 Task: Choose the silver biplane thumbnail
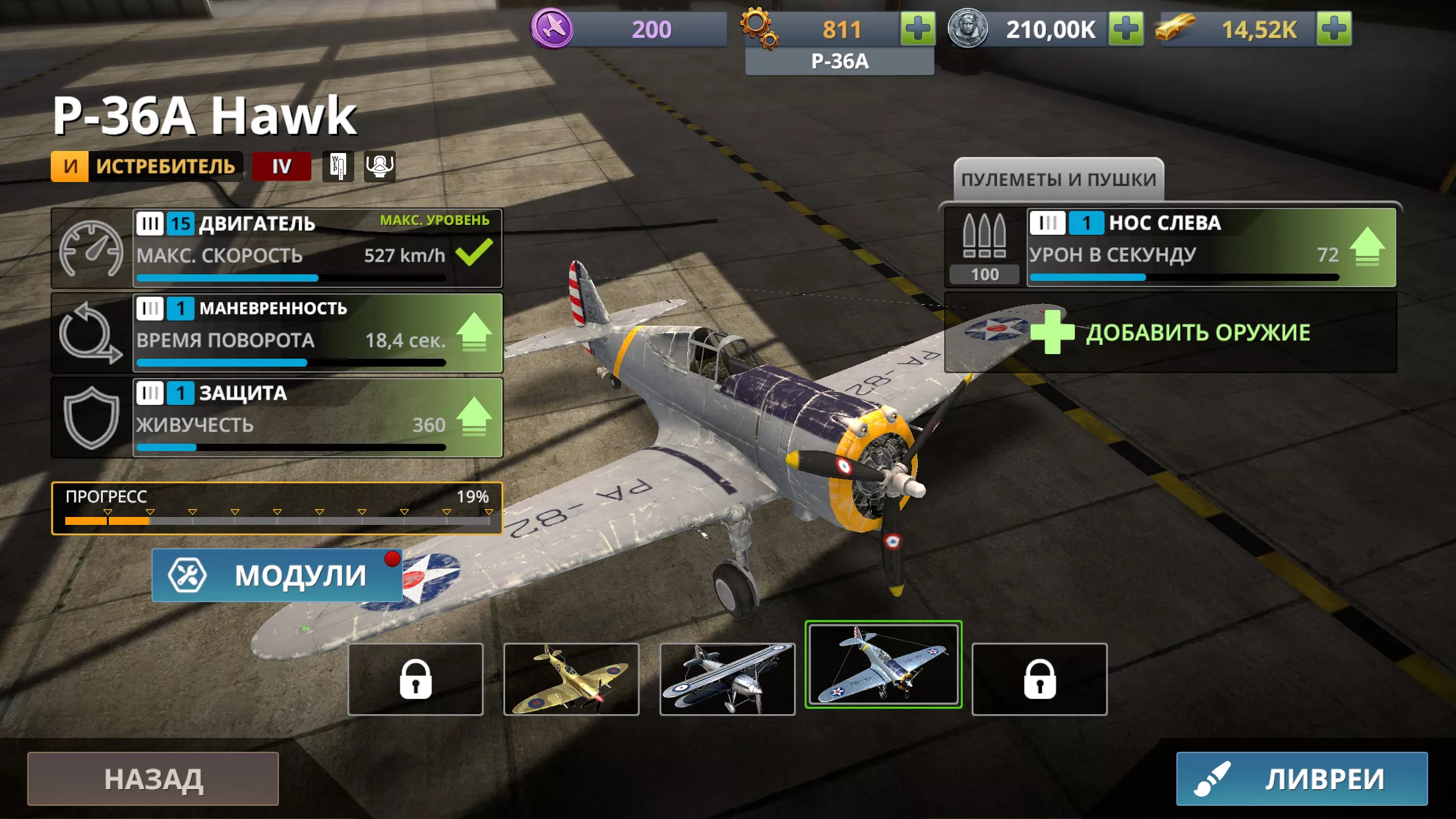(727, 679)
